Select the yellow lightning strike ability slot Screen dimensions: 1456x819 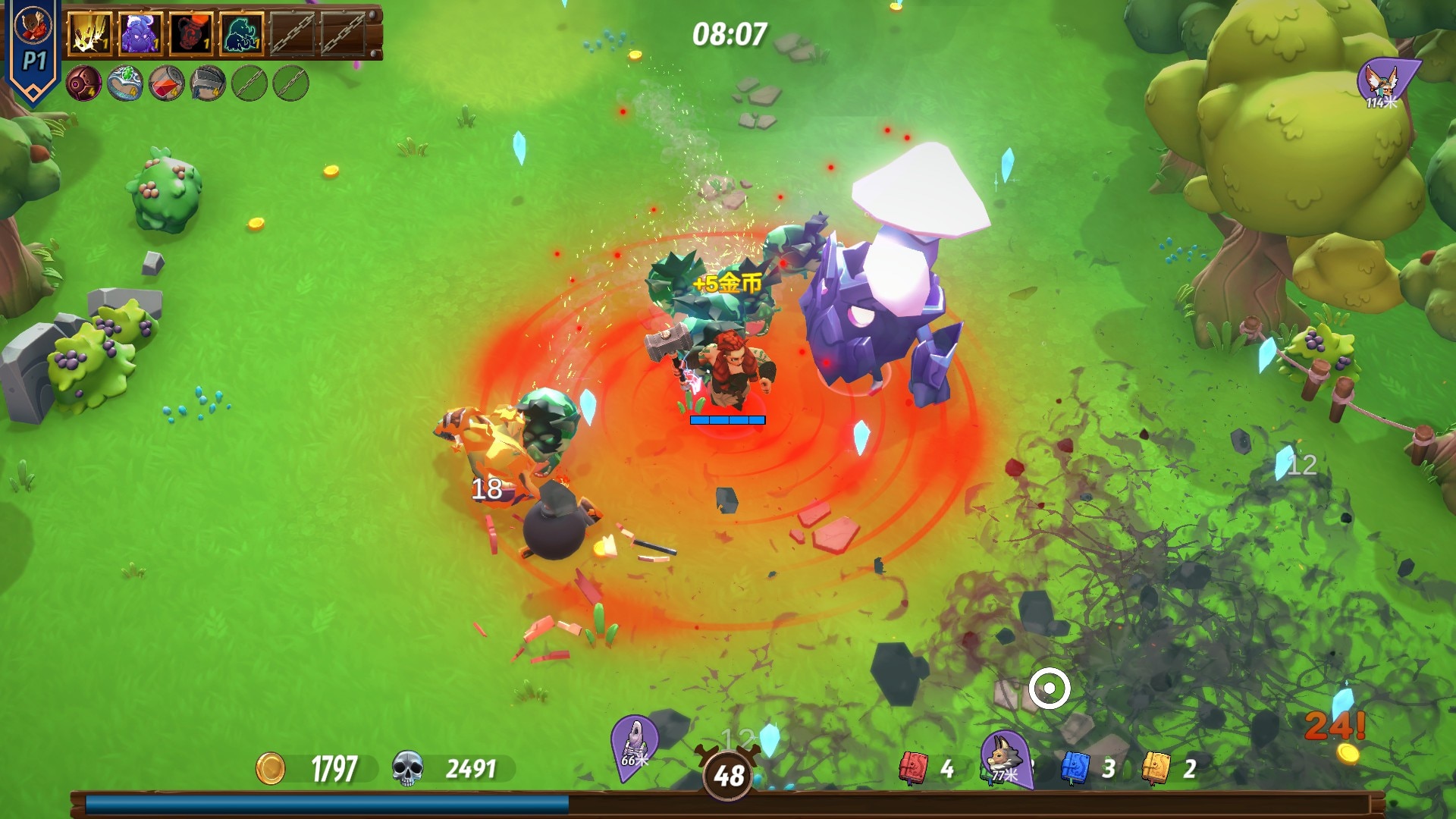(x=90, y=34)
